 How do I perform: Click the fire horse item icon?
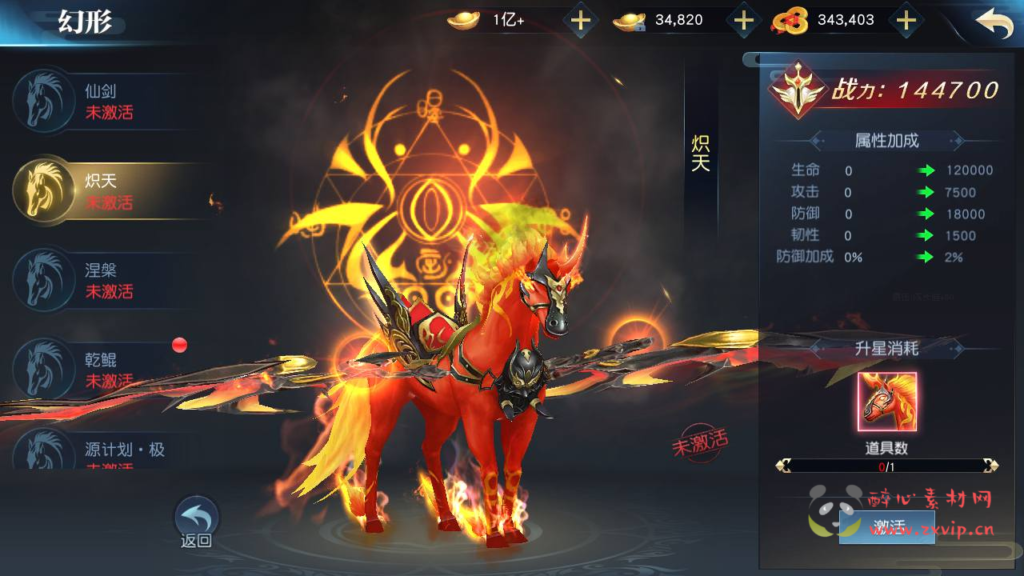[886, 401]
